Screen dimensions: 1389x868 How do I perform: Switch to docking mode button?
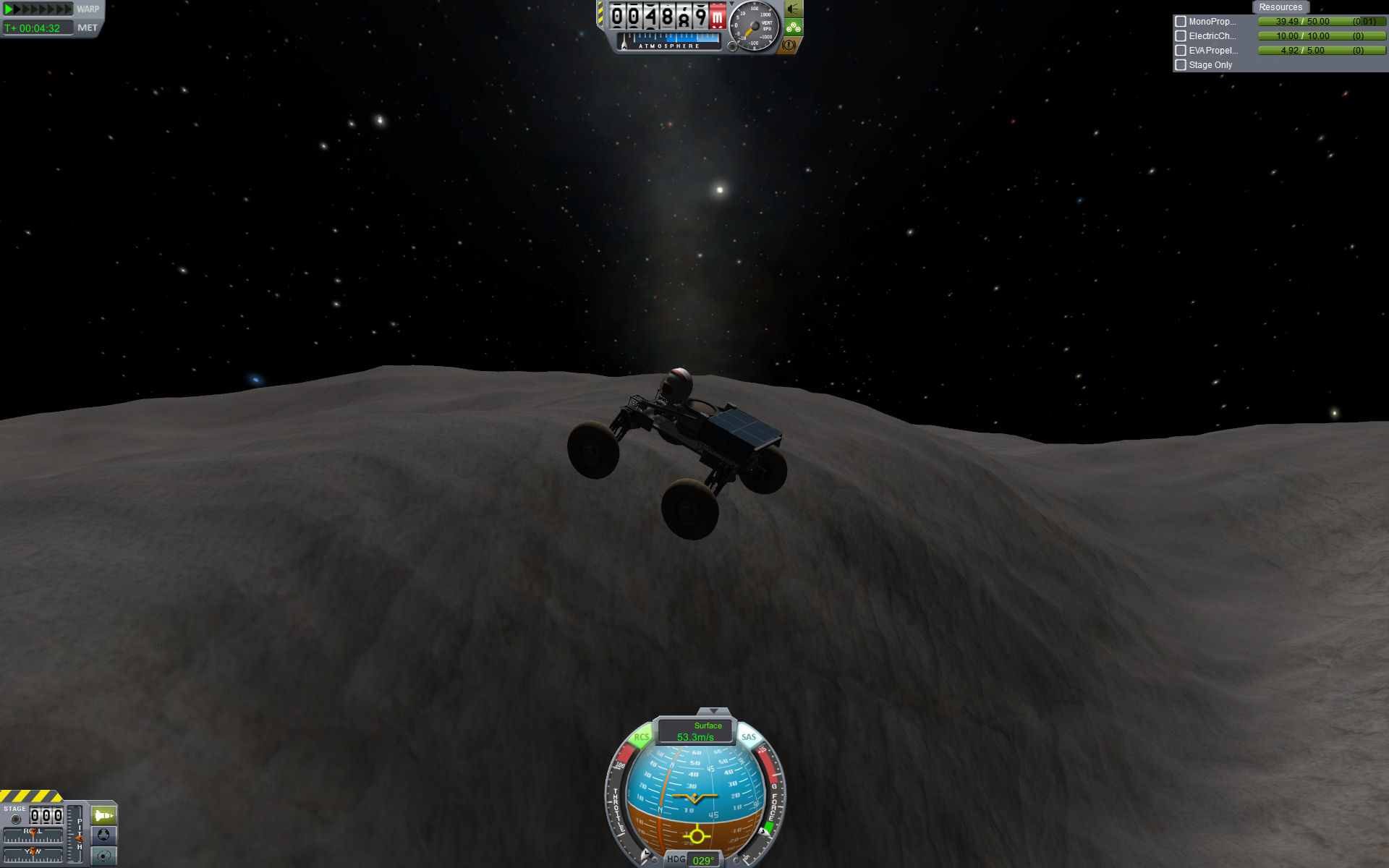[103, 835]
